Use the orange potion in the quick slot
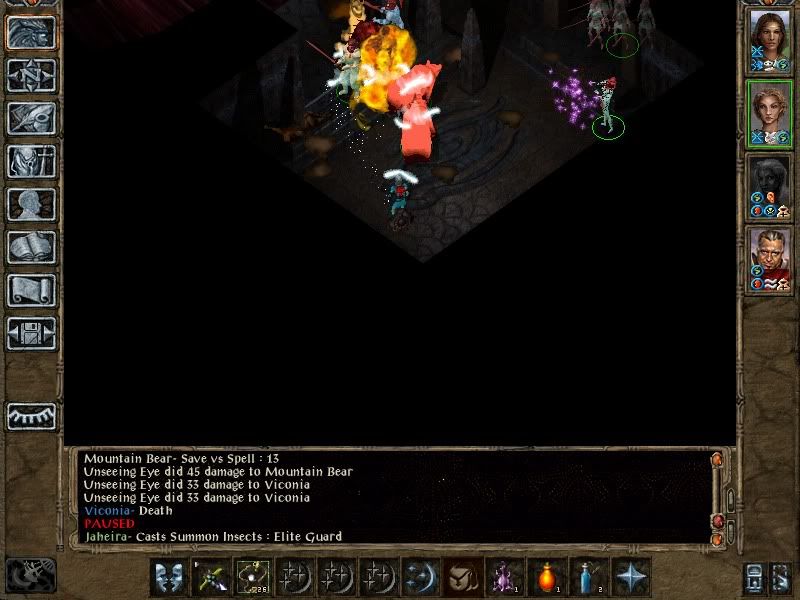 coord(547,577)
